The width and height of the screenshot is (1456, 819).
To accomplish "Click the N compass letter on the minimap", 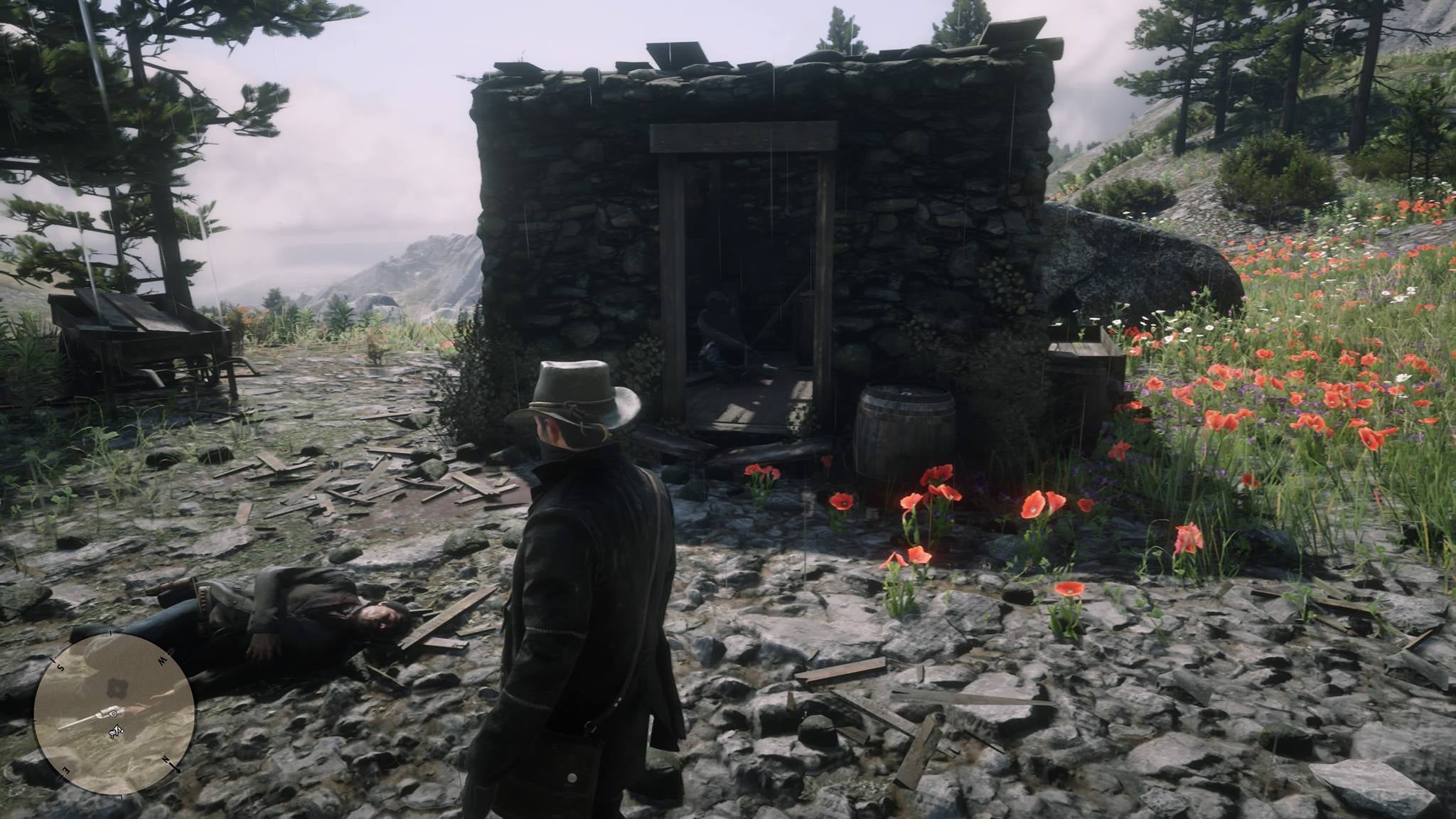I will 166,759.
